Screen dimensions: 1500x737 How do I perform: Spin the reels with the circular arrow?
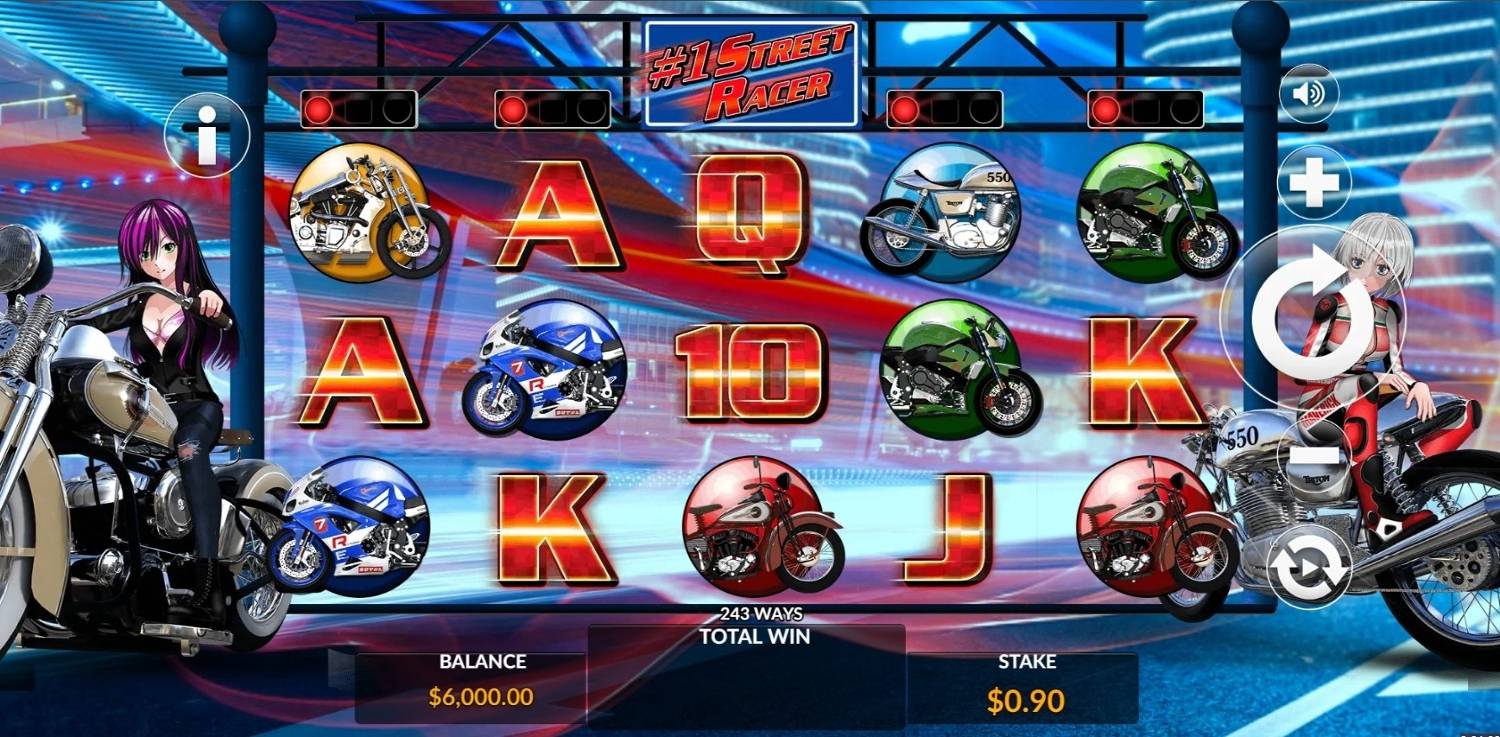pos(1311,315)
